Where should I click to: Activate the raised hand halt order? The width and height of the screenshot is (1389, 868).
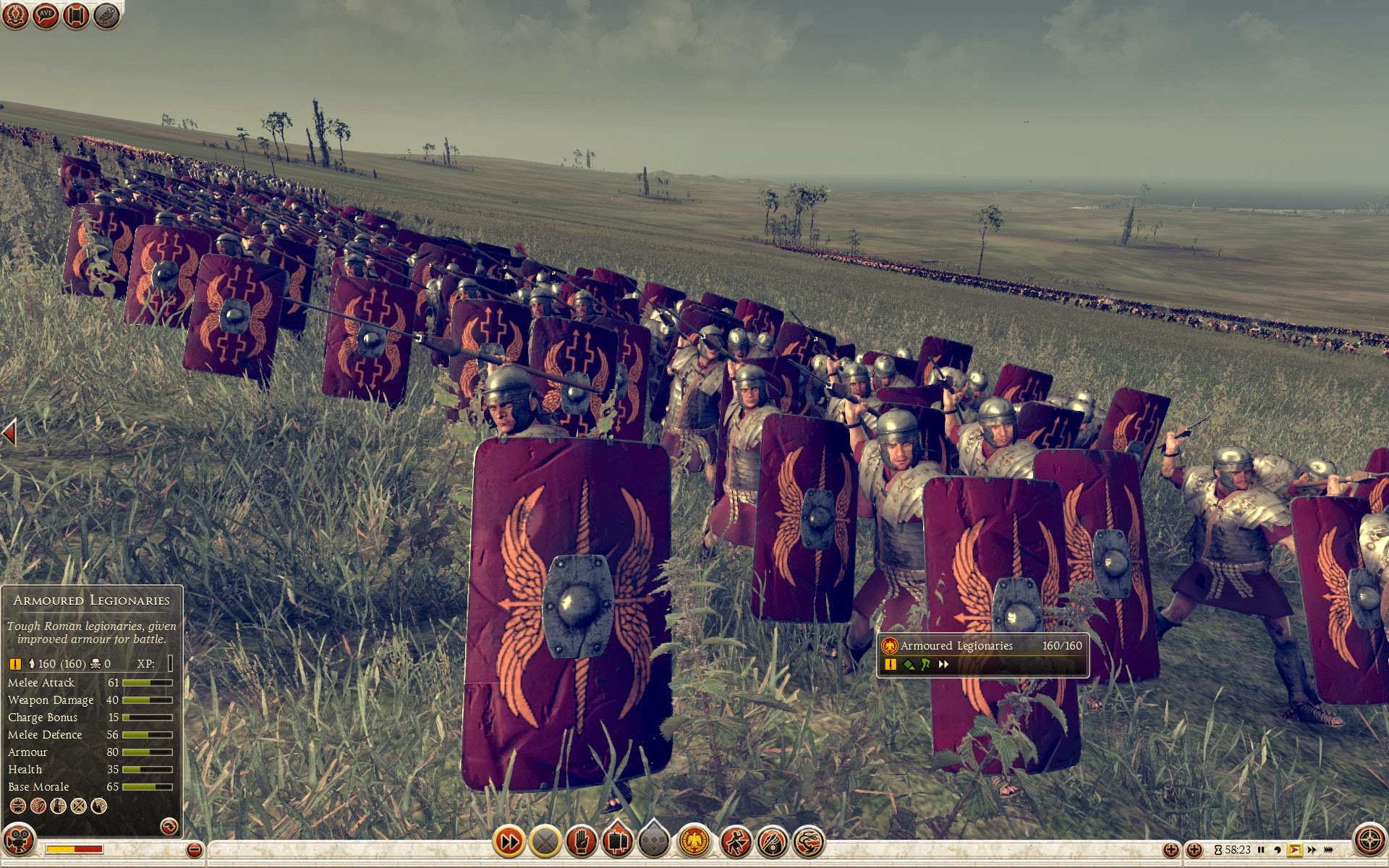click(x=581, y=841)
